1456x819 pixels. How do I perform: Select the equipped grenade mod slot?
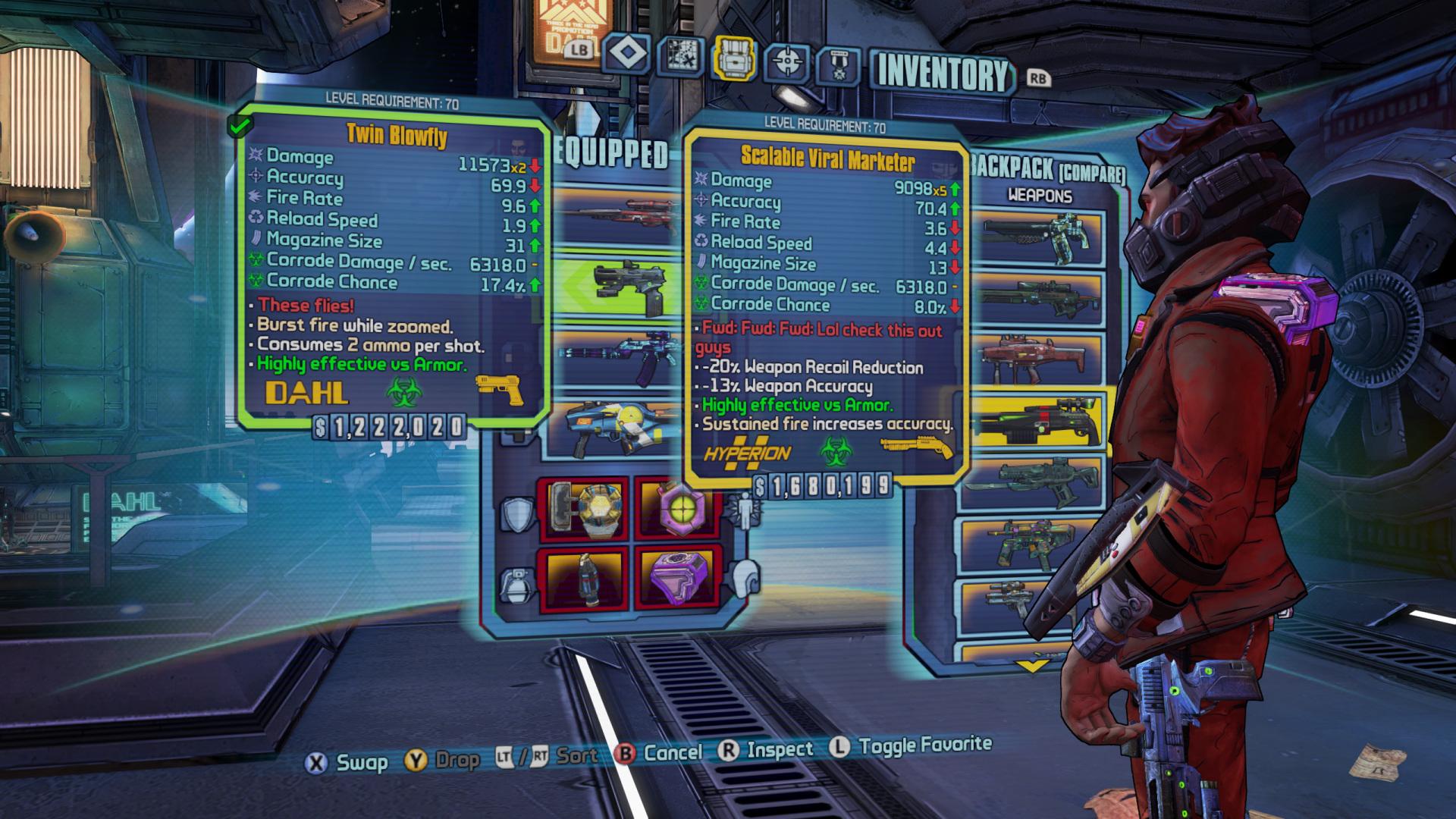582,578
